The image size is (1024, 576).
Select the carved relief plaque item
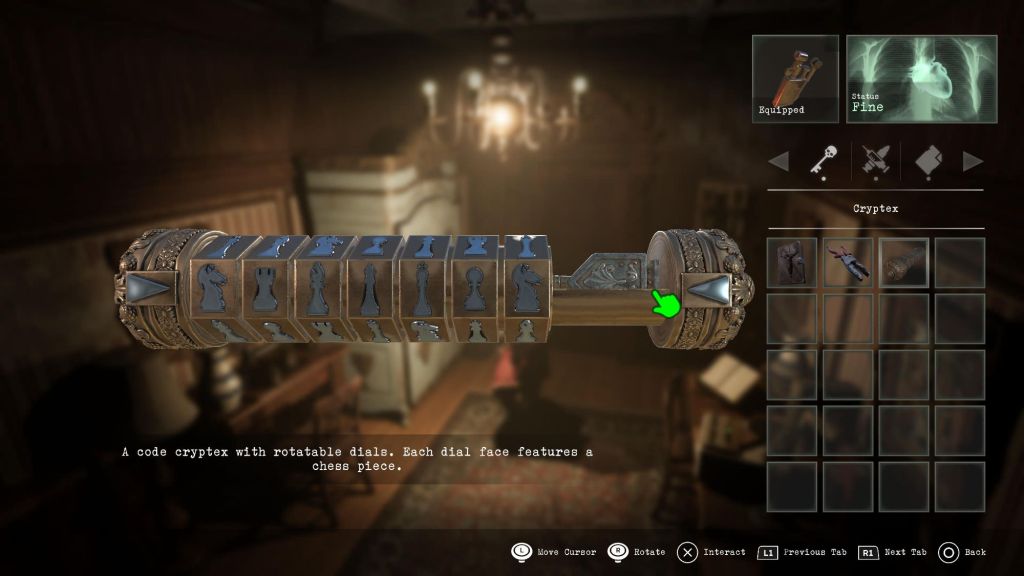coord(792,263)
